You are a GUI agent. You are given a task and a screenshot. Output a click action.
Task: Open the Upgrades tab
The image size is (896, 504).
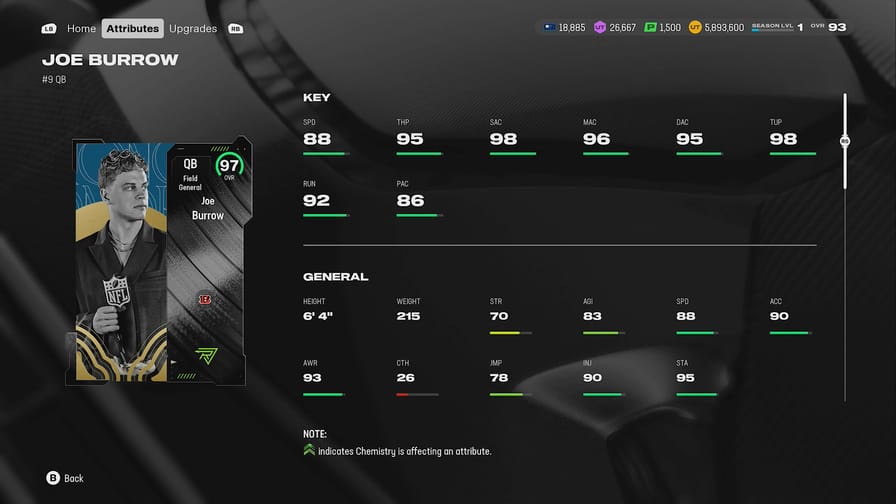[193, 29]
